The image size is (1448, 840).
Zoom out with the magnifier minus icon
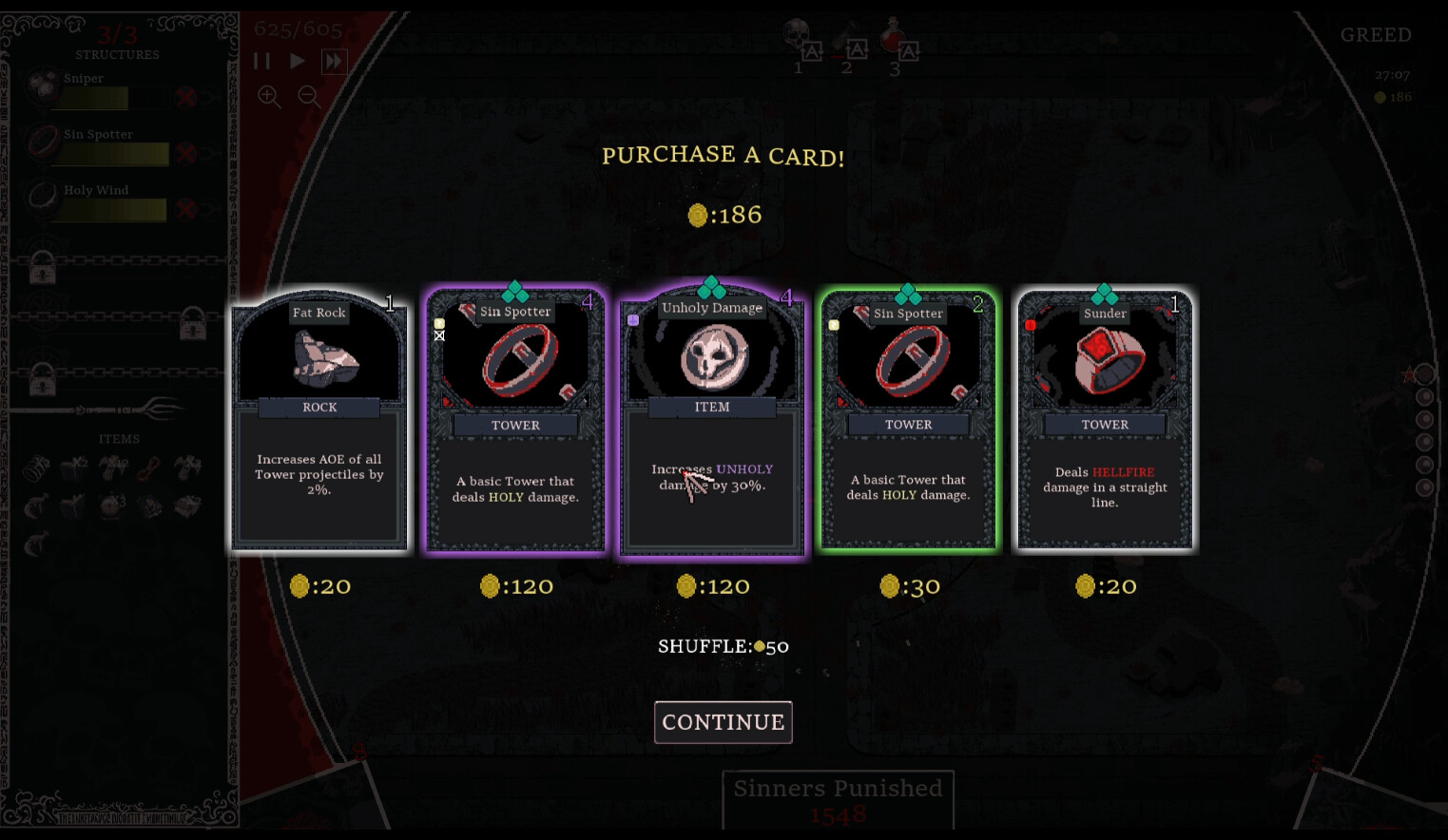309,96
